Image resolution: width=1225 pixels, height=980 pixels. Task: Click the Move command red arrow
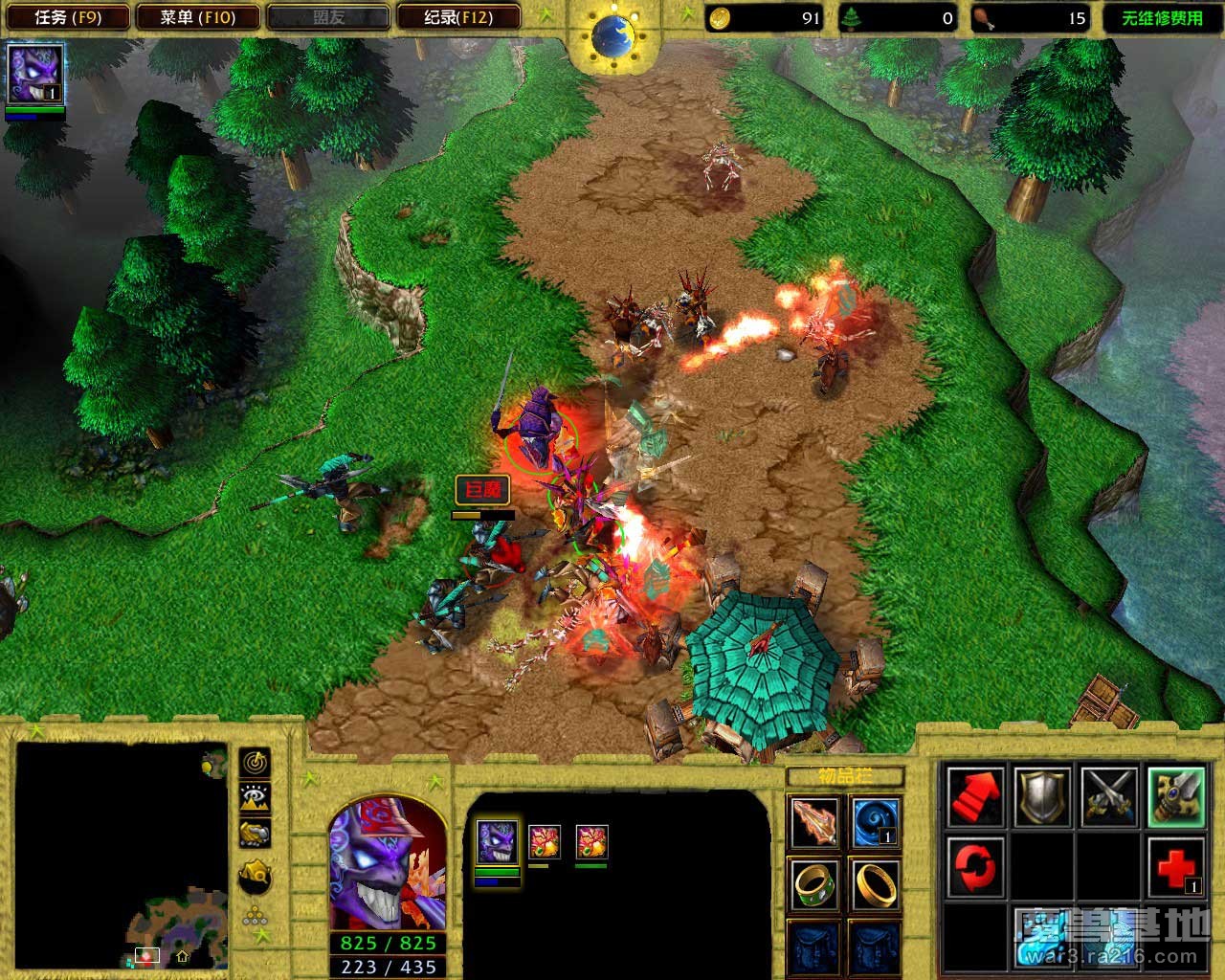point(976,795)
